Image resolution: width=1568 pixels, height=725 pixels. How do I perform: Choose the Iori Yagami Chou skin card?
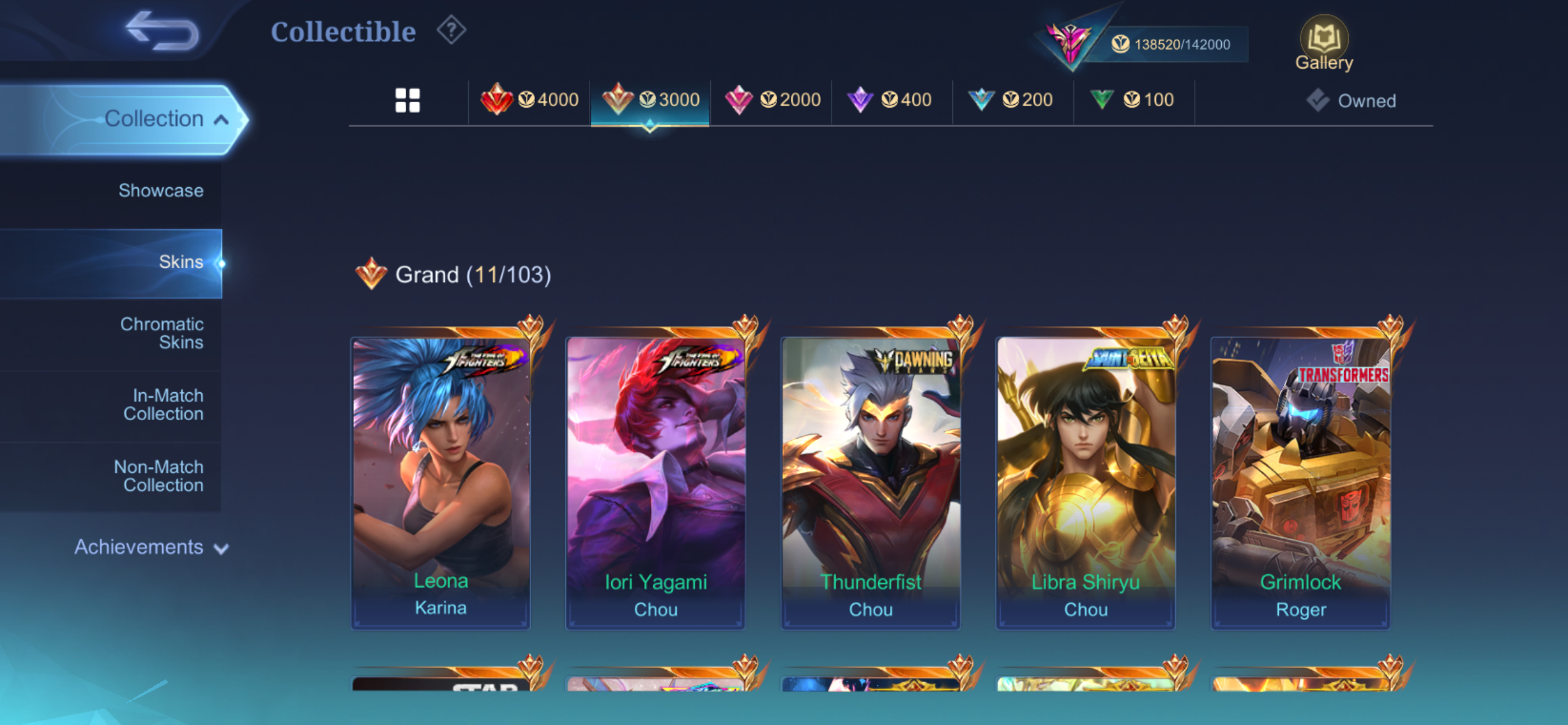click(655, 483)
